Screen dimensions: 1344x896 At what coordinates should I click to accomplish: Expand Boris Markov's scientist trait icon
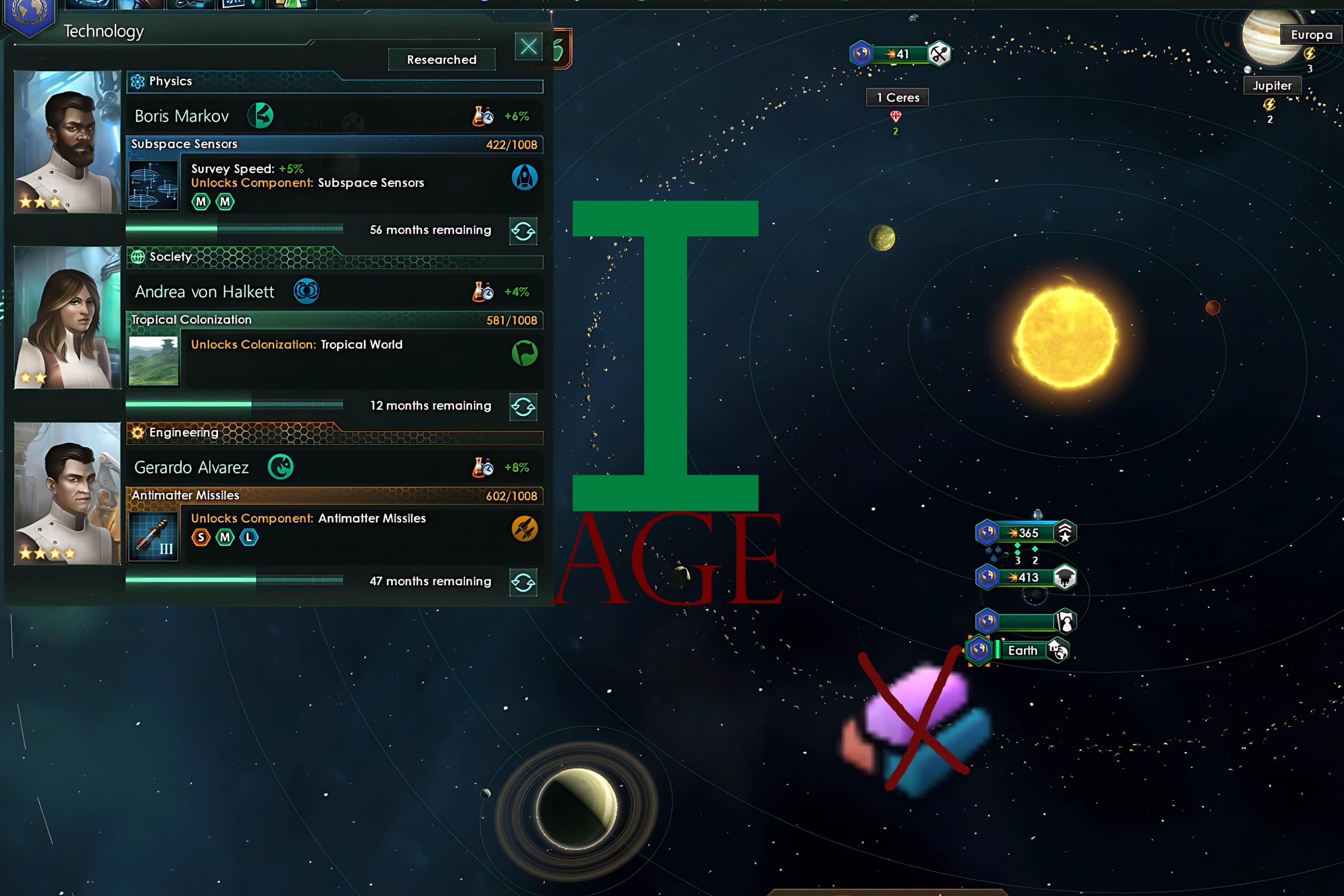click(x=262, y=115)
